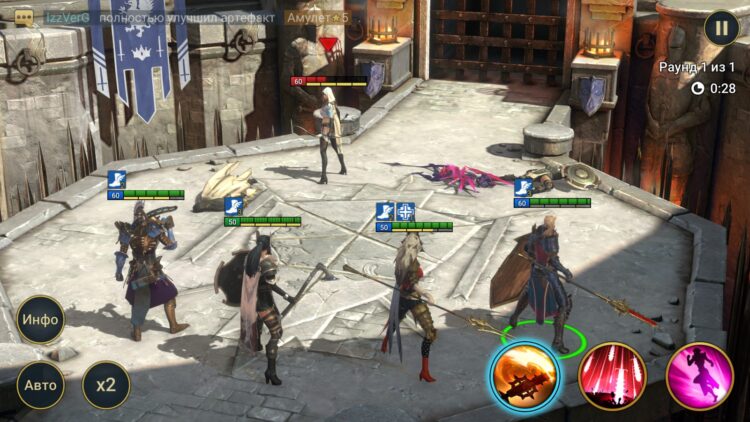Cast the pink dashing figure skill
This screenshot has width=750, height=422.
pyautogui.click(x=700, y=377)
